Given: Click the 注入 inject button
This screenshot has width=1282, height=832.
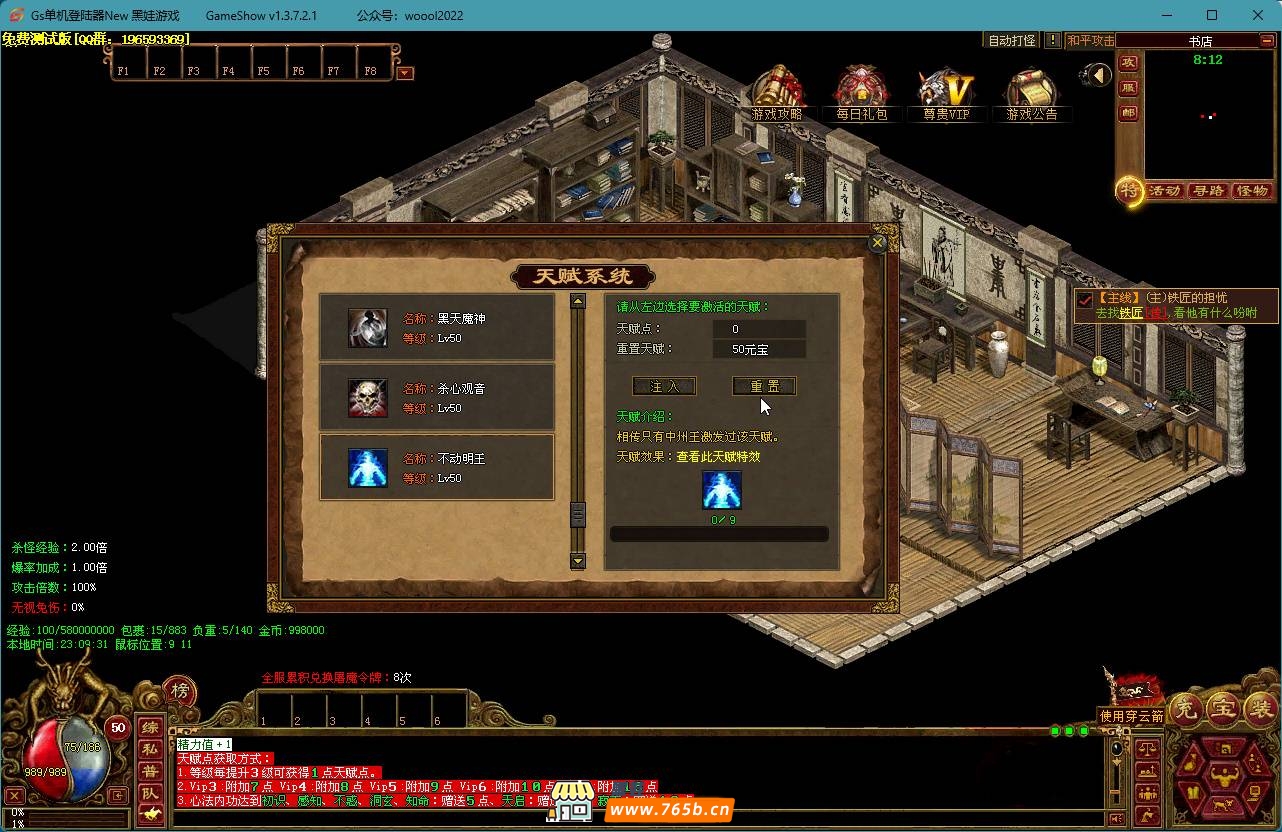Looking at the screenshot, I should 664,386.
